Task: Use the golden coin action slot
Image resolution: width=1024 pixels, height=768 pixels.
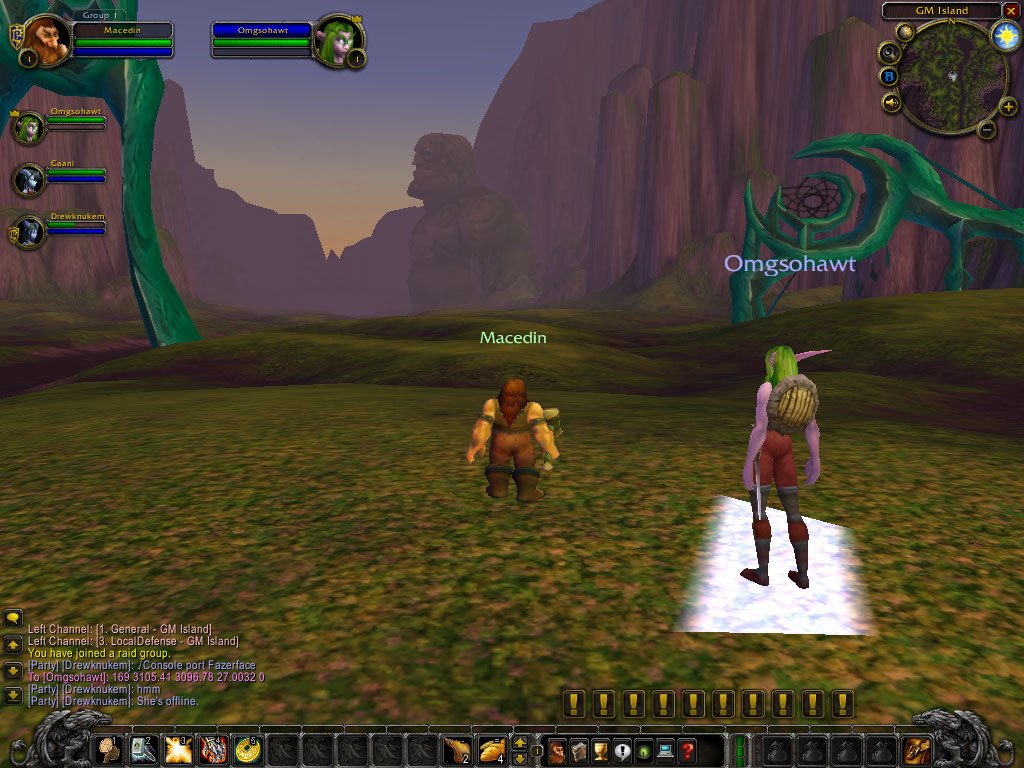Action: (x=245, y=748)
